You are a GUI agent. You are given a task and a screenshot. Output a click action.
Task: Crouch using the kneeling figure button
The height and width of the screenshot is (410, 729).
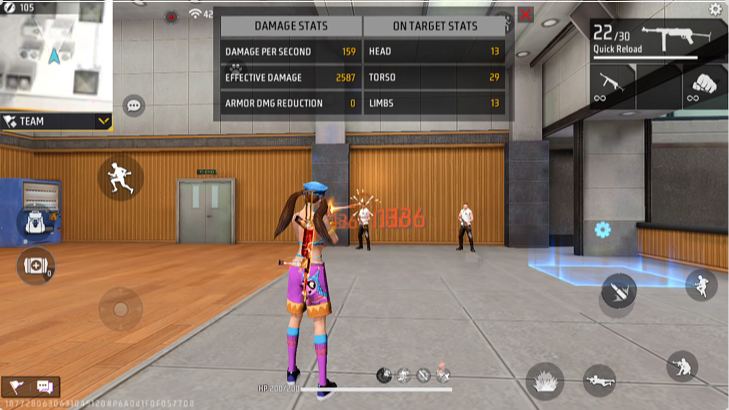pyautogui.click(x=681, y=365)
